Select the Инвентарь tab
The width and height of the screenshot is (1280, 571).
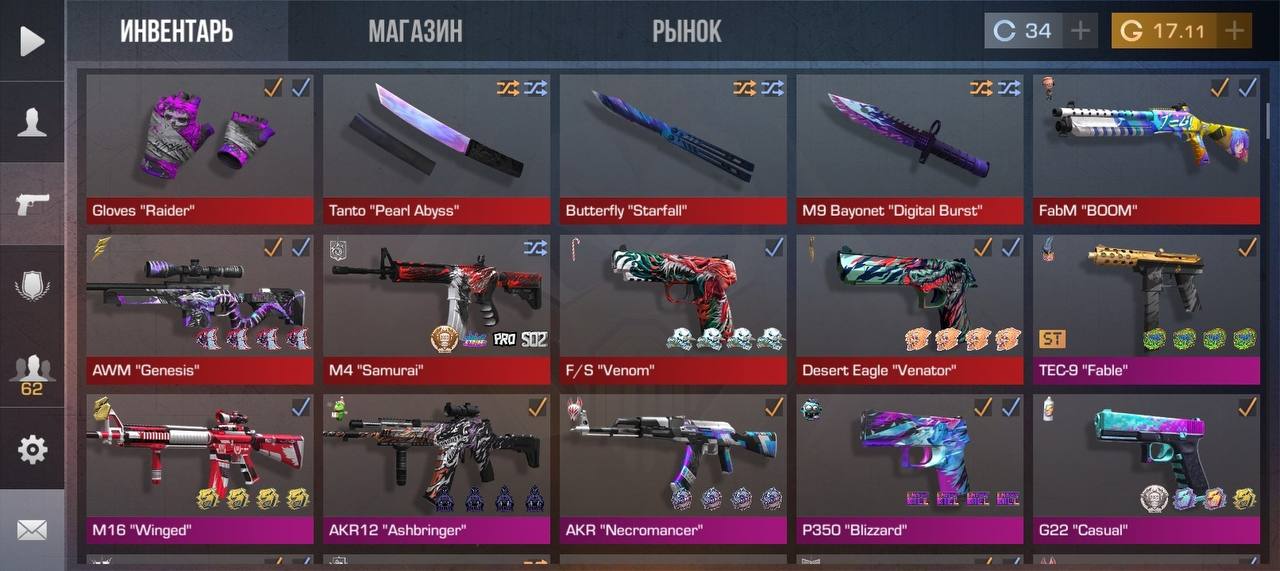point(177,31)
